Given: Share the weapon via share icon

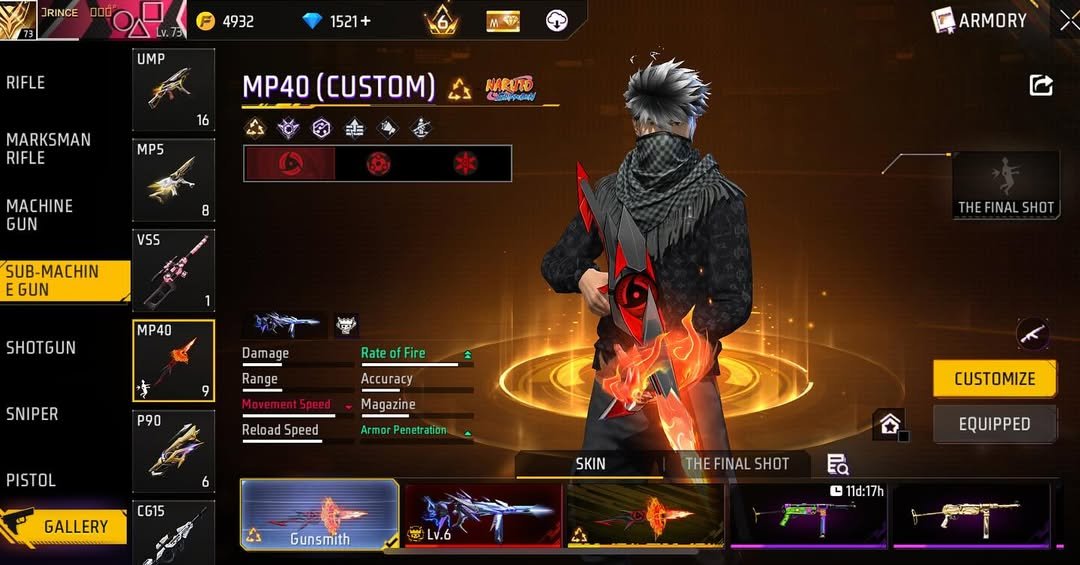Looking at the screenshot, I should pos(1041,86).
